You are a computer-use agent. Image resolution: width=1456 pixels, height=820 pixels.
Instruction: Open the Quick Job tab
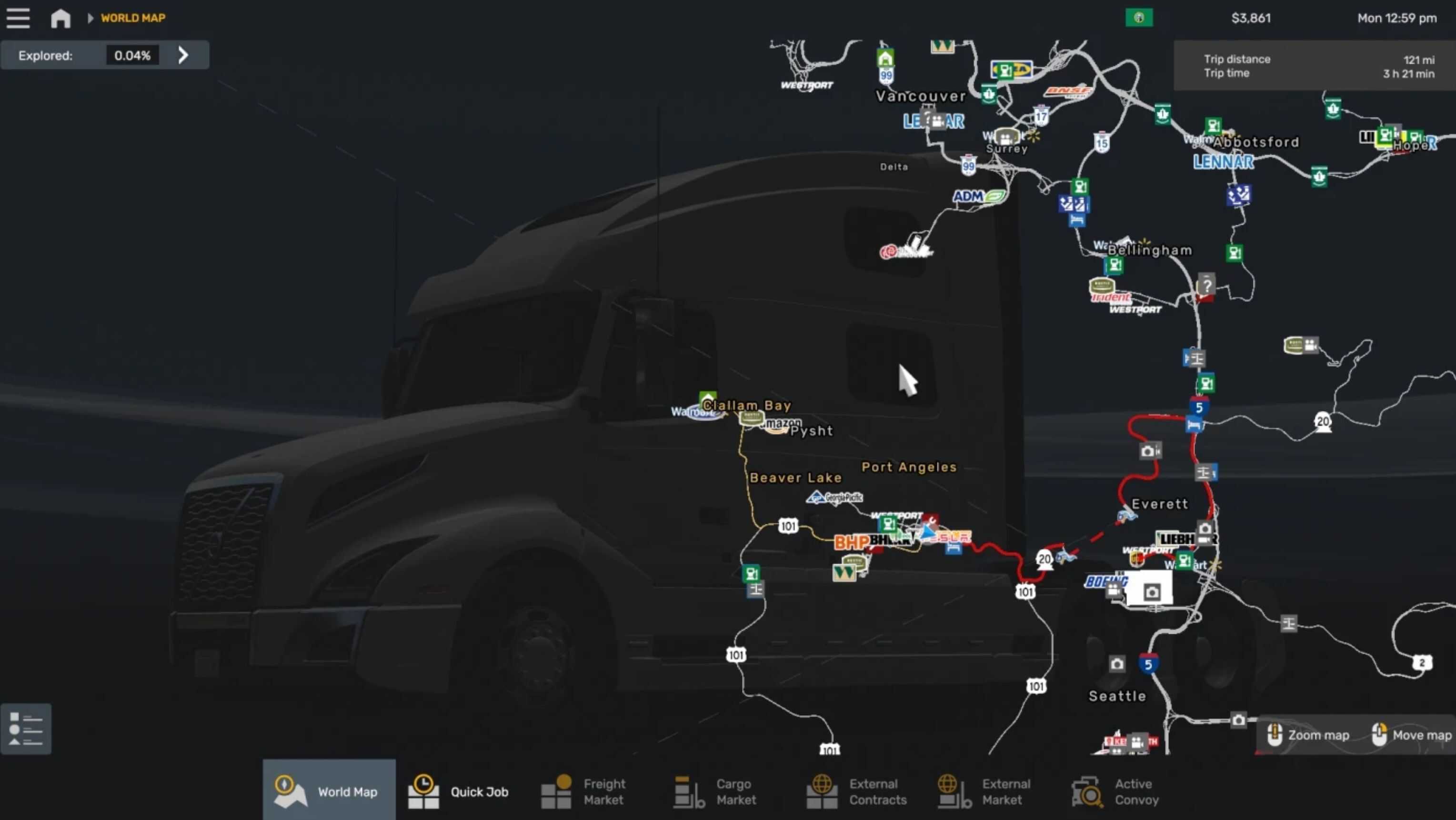(x=459, y=791)
